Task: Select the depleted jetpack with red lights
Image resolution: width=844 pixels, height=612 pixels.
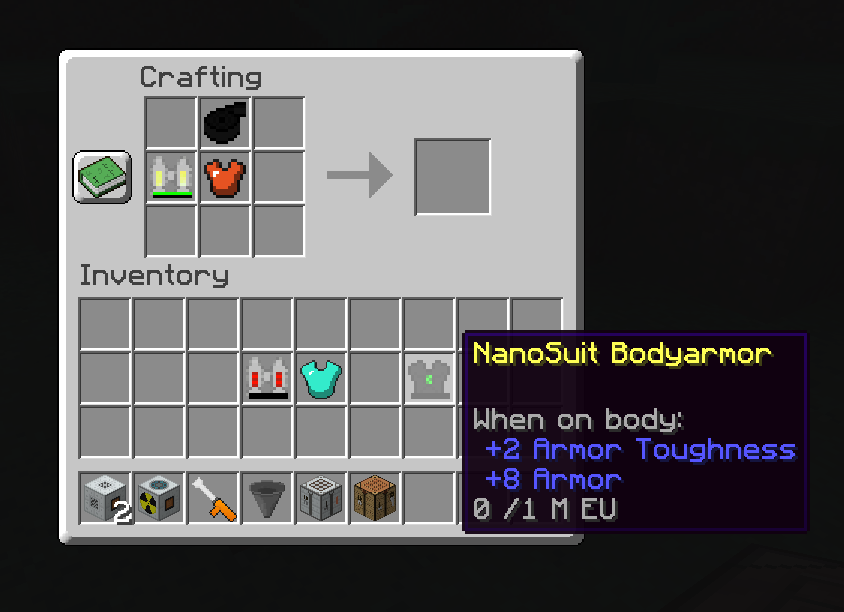Action: [x=268, y=379]
